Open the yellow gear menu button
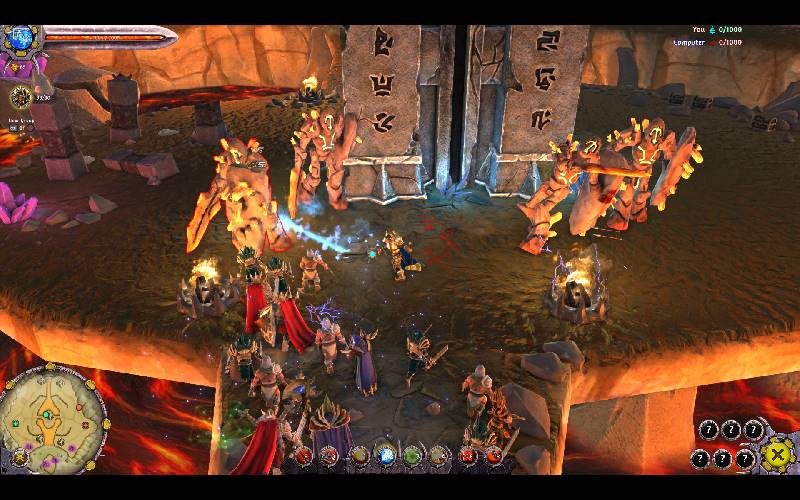 click(776, 455)
